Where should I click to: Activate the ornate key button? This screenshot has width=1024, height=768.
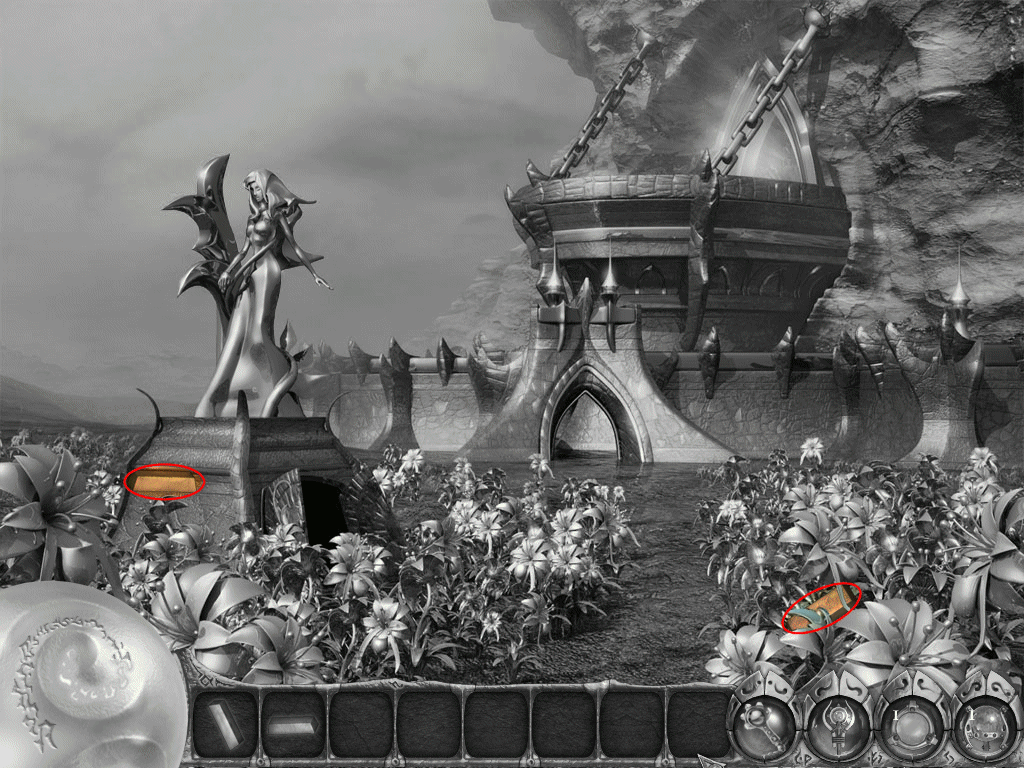763,726
